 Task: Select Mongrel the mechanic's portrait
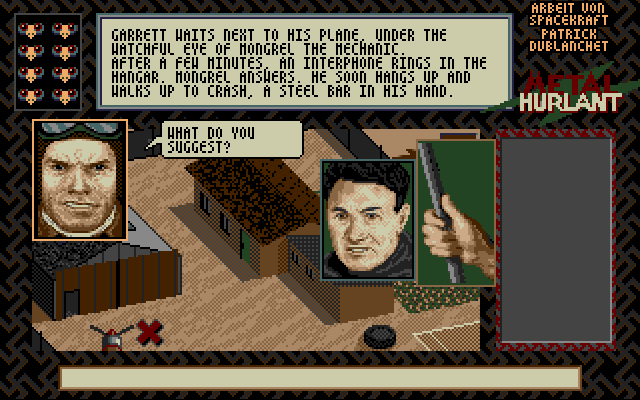366,219
